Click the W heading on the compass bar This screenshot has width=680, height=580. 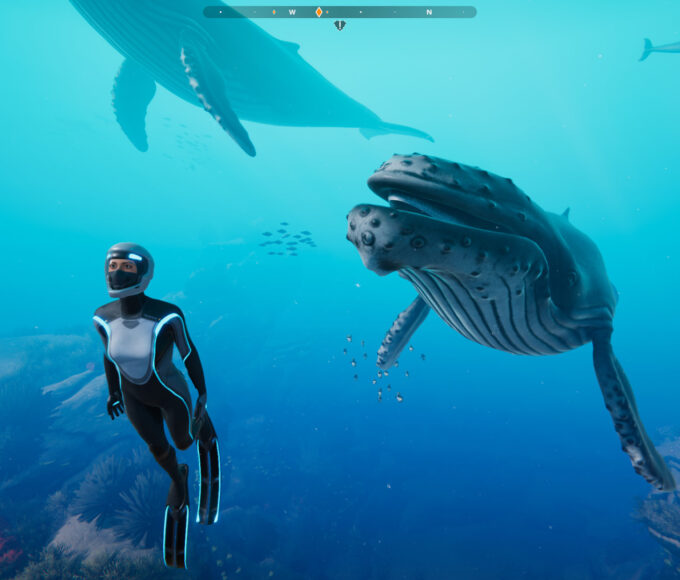coord(292,12)
